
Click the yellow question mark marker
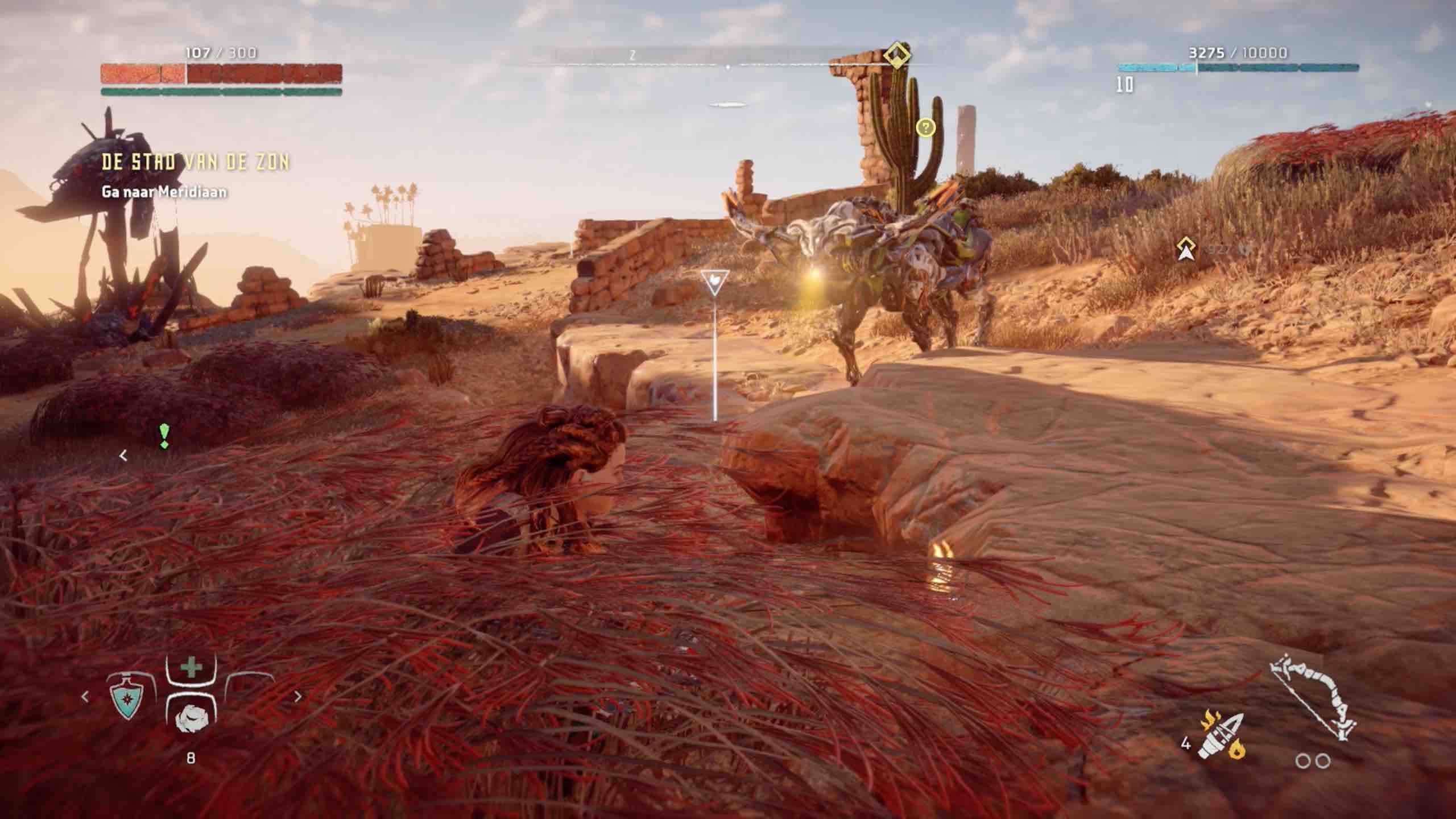pyautogui.click(x=925, y=127)
